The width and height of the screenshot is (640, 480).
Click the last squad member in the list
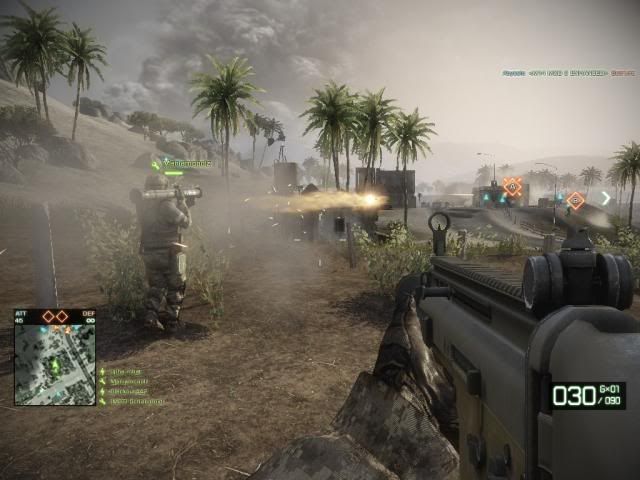[134, 401]
